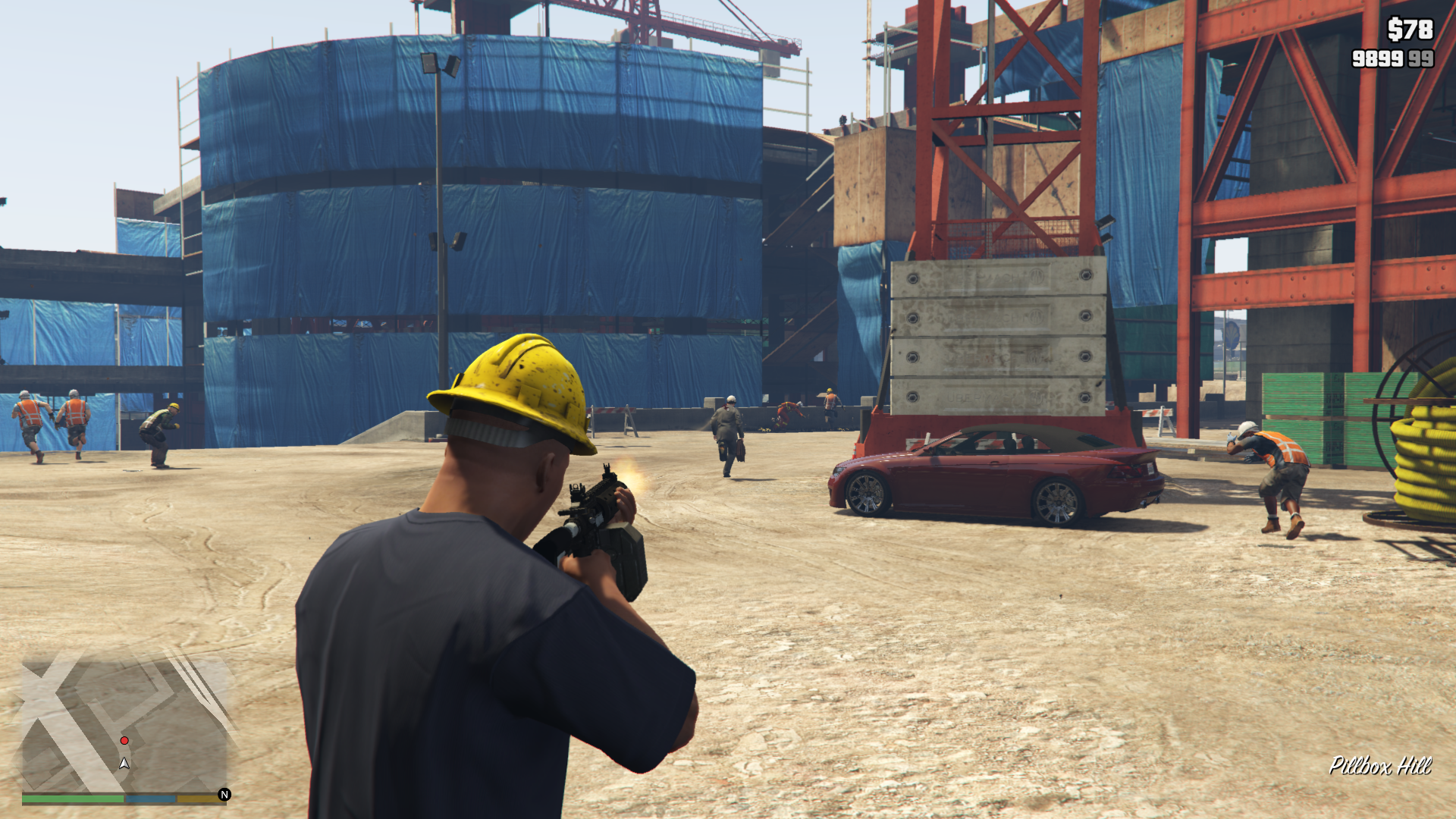Click the black N compass marker
The height and width of the screenshot is (819, 1456).
coord(224,795)
